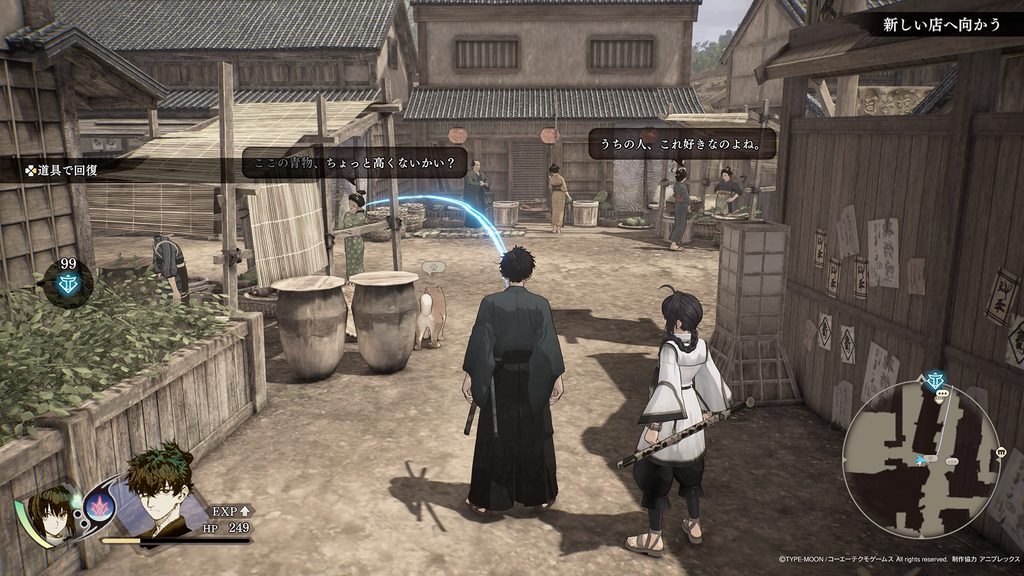Image resolution: width=1024 pixels, height=576 pixels.
Task: Select the blue player arrow on the minimap
Action: 920,459
